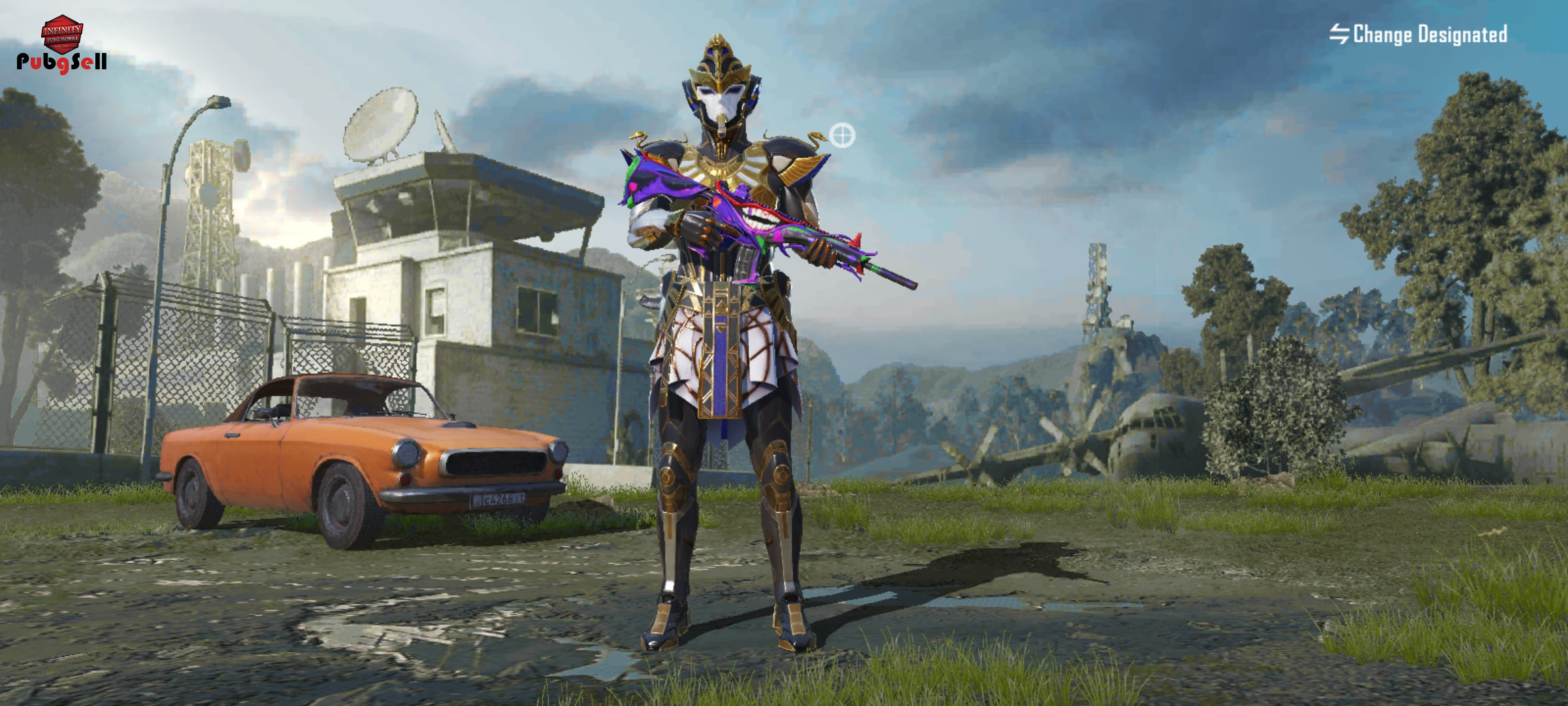The height and width of the screenshot is (706, 1568).
Task: Click the Change Designated button
Action: [1418, 34]
